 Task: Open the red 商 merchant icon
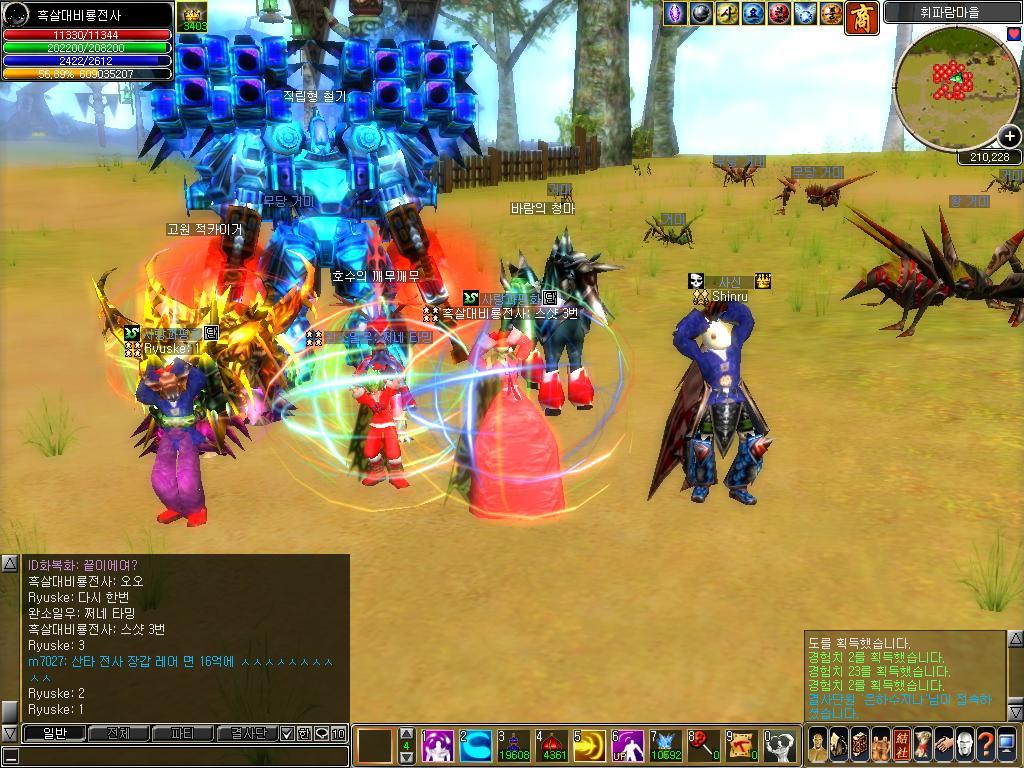coord(862,16)
